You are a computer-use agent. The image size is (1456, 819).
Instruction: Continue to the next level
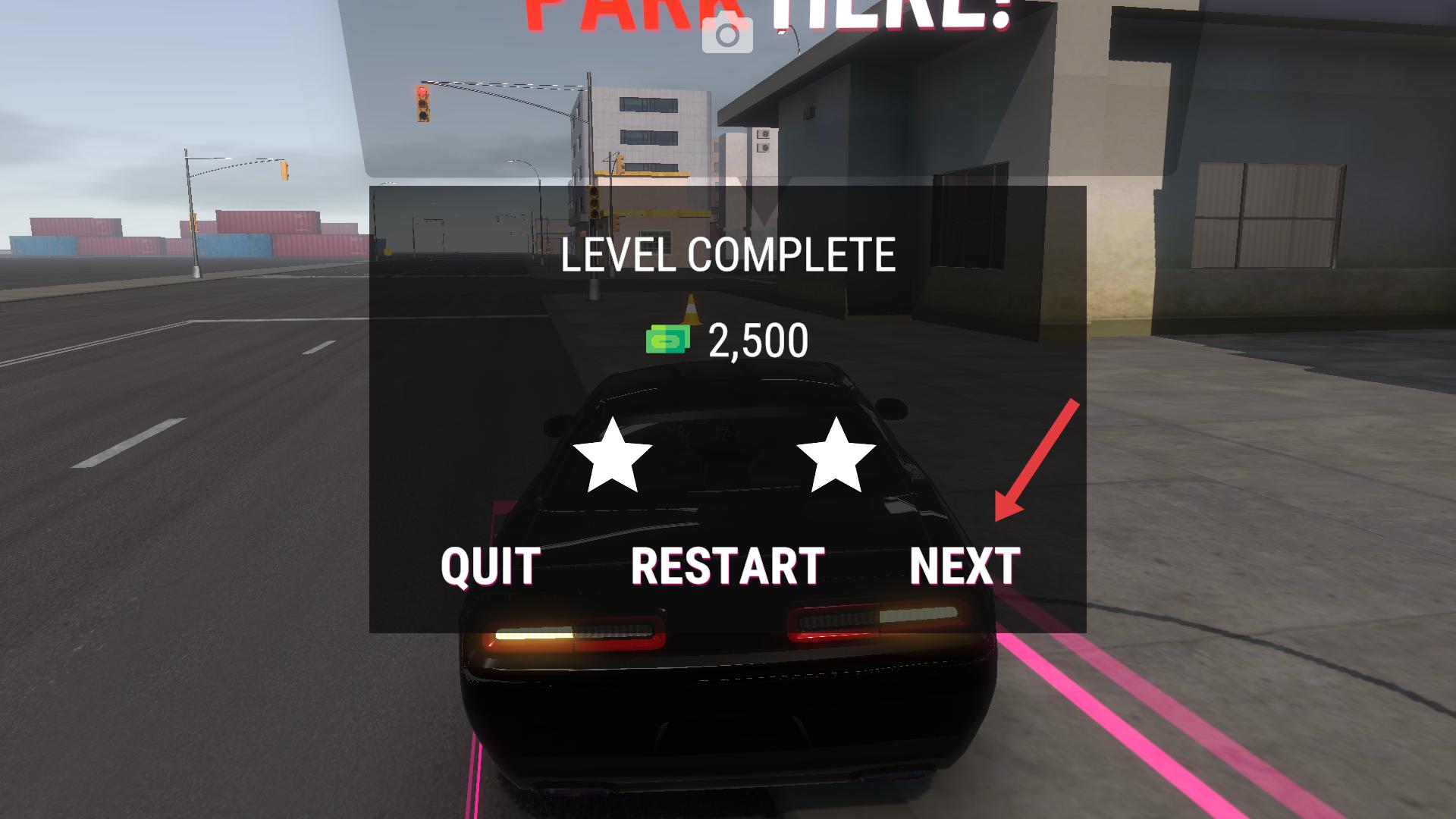coord(965,566)
